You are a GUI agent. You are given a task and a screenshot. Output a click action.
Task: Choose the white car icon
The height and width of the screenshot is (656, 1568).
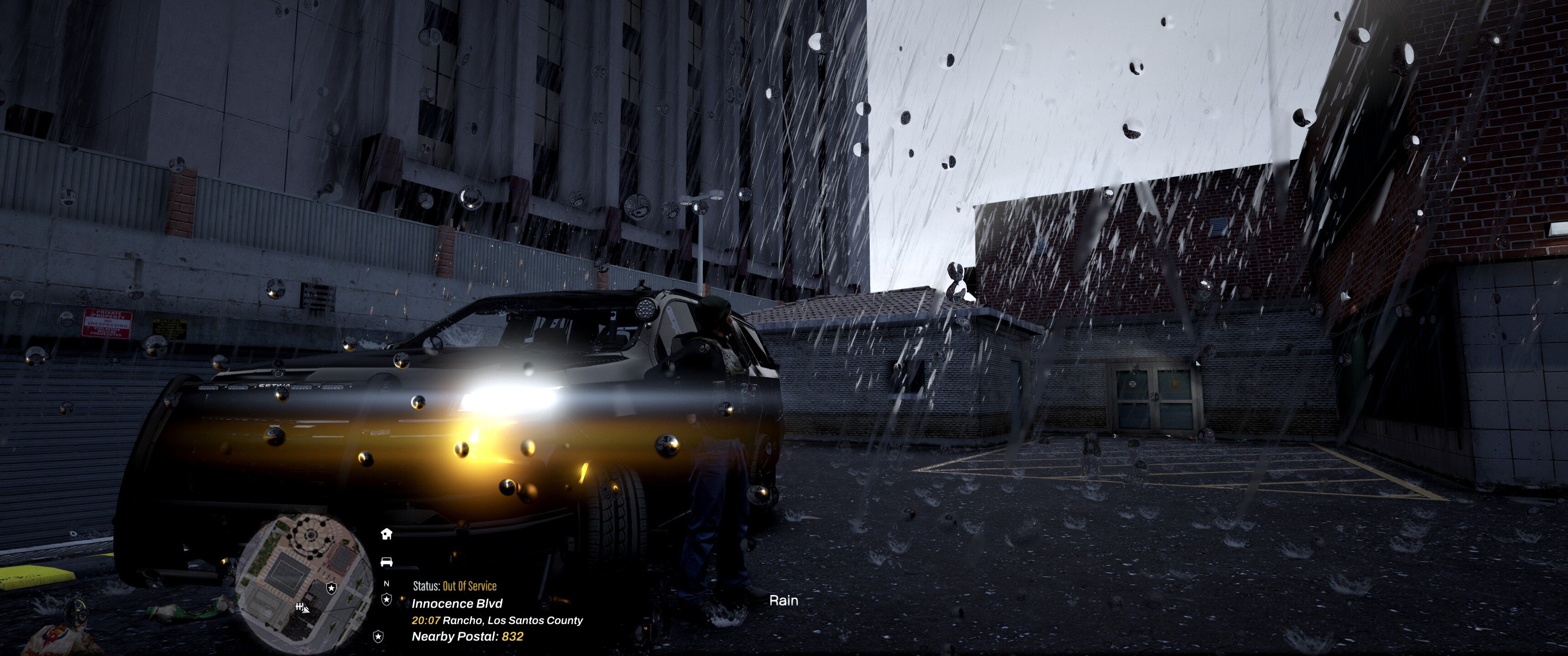pos(386,561)
